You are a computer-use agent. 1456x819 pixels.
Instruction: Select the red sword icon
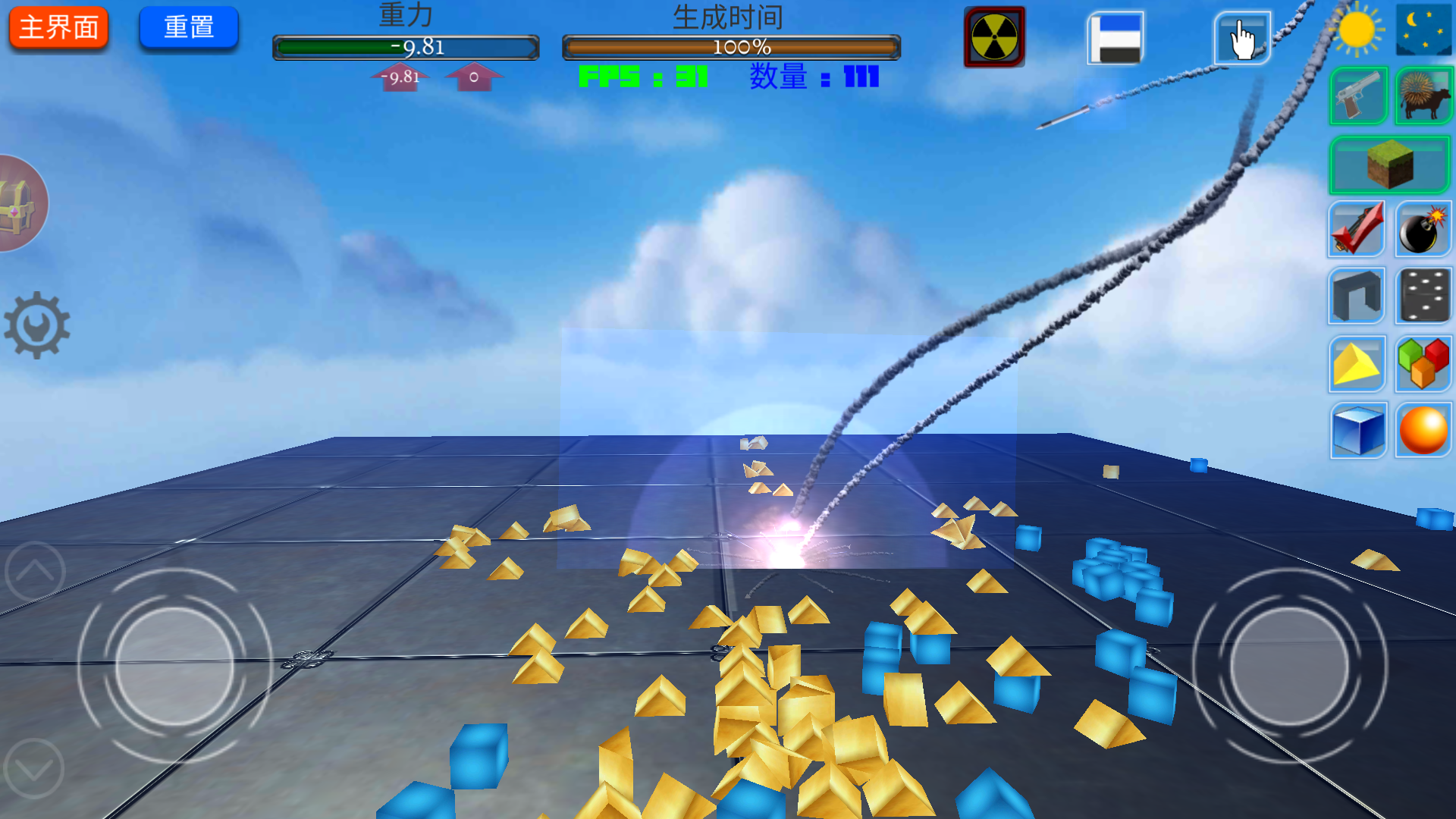click(1357, 229)
